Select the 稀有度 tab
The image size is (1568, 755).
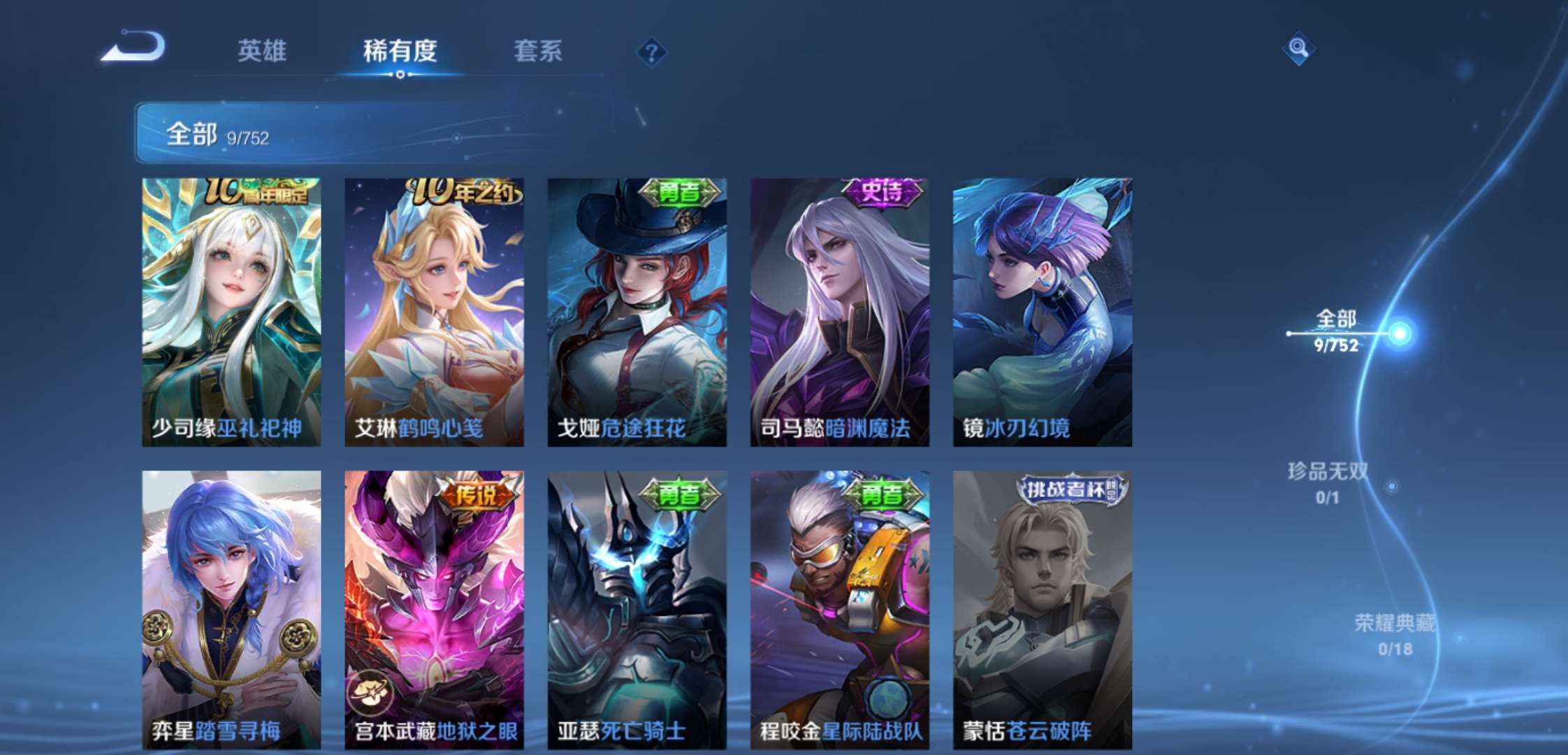(x=400, y=50)
